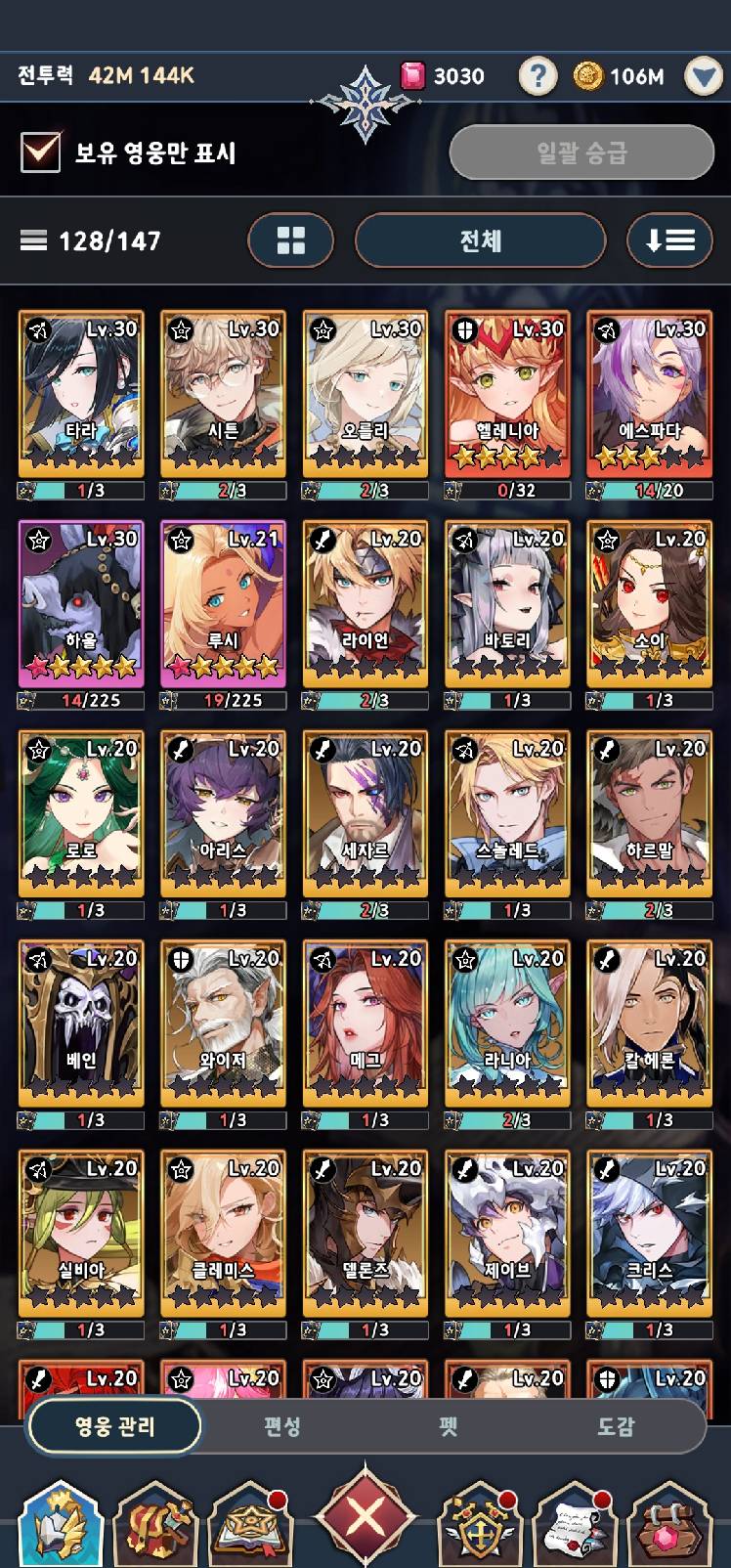Pick the hero card 라이언
This screenshot has width=731, height=1568.
(x=365, y=604)
